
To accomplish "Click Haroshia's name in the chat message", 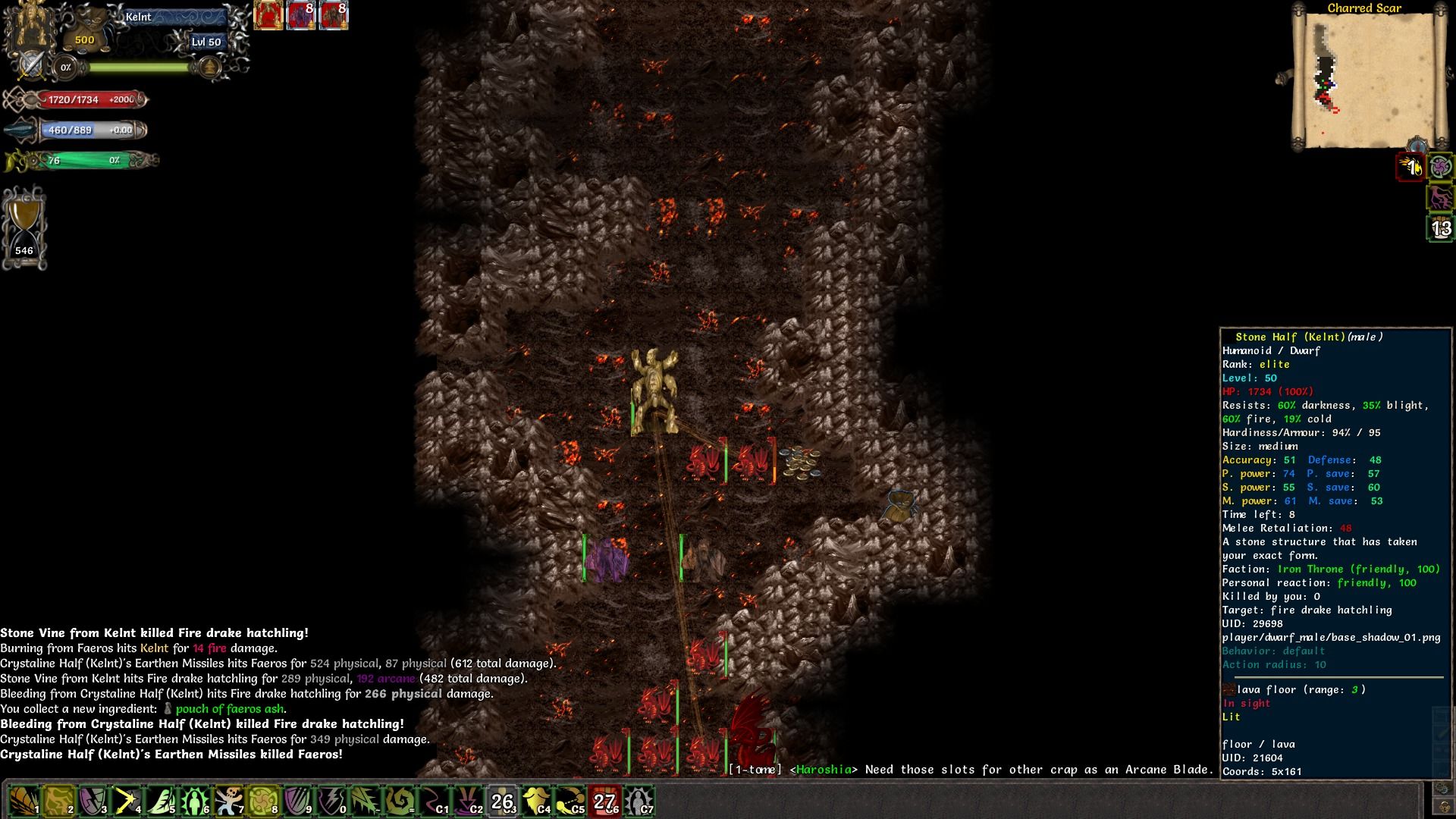I will (824, 769).
